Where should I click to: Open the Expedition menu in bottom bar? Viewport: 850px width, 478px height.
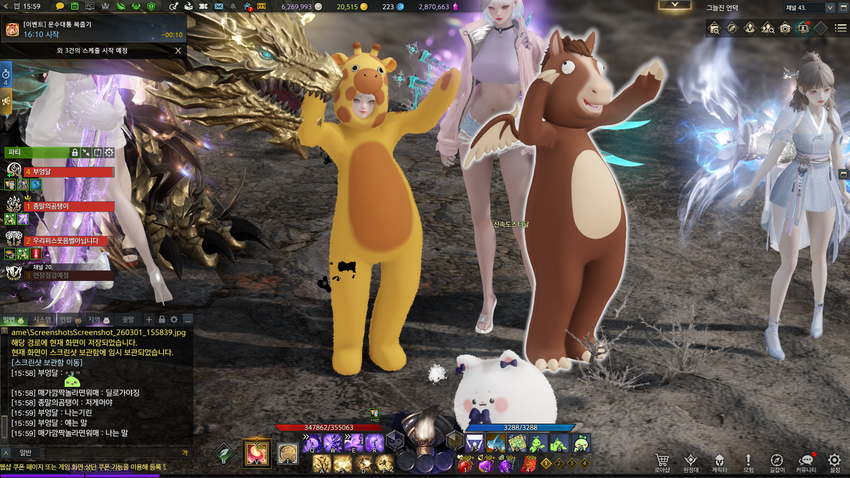tap(690, 461)
